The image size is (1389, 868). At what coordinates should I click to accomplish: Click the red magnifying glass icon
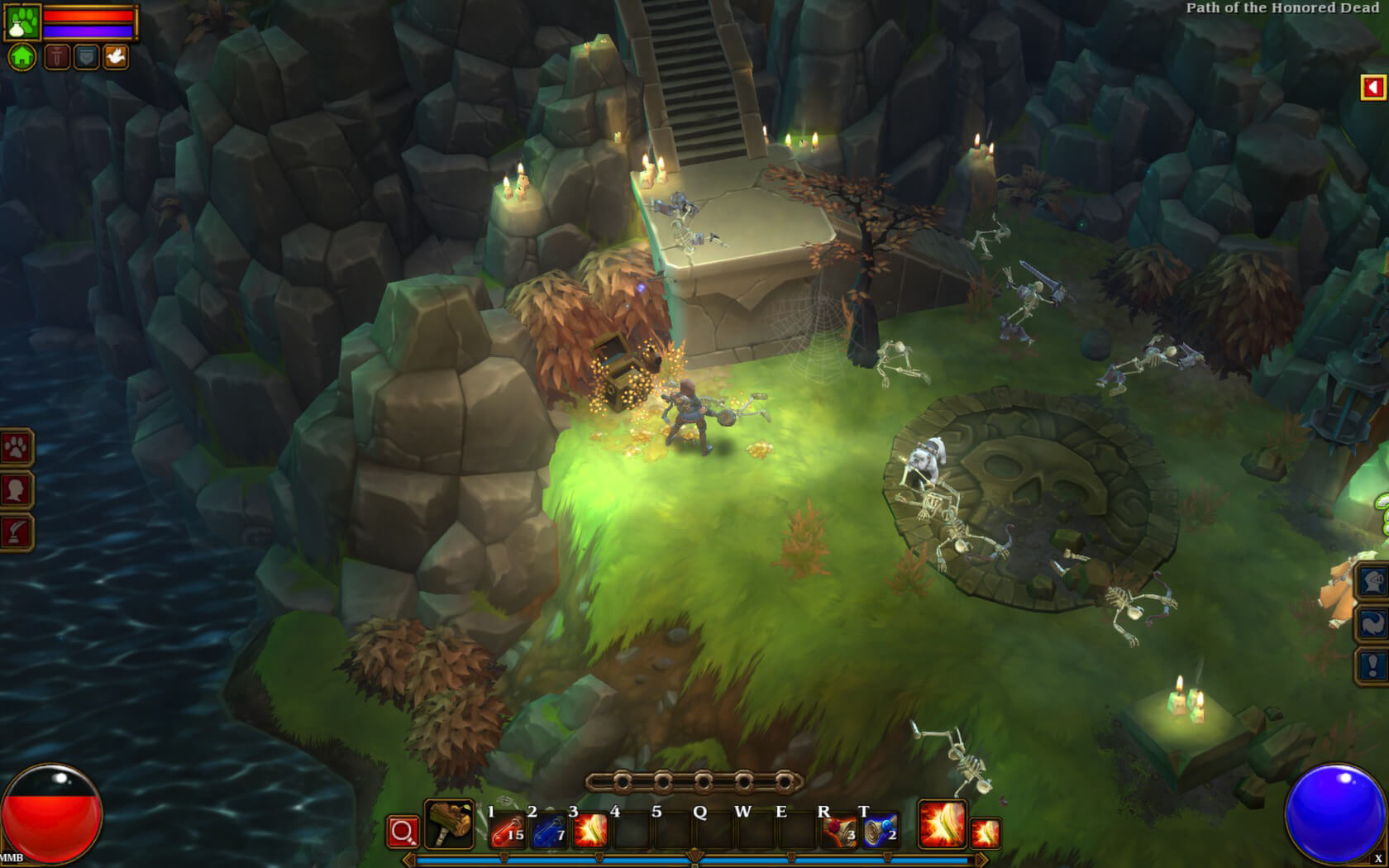pos(404,829)
